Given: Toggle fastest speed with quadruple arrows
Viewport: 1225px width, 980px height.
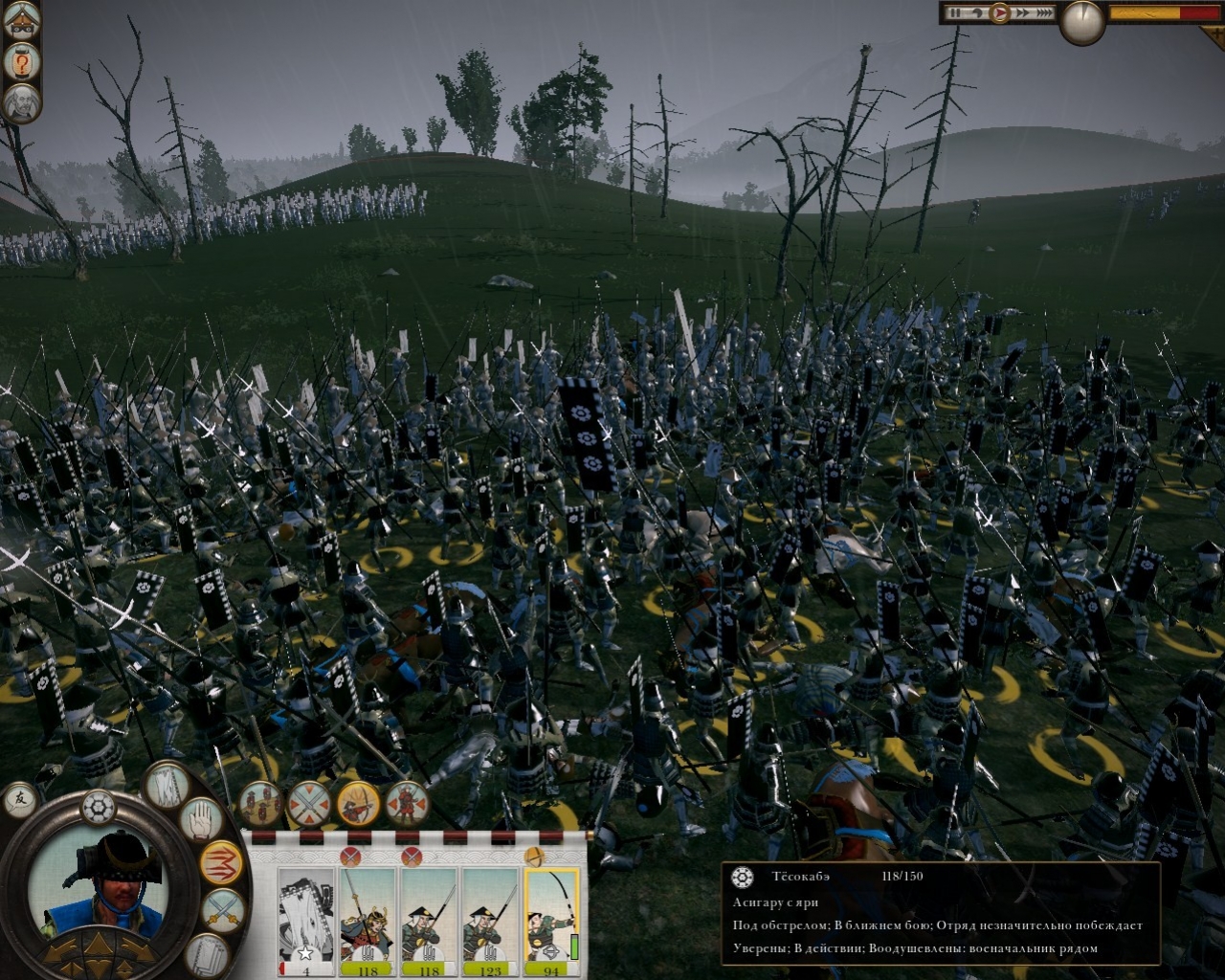Looking at the screenshot, I should [x=1044, y=12].
